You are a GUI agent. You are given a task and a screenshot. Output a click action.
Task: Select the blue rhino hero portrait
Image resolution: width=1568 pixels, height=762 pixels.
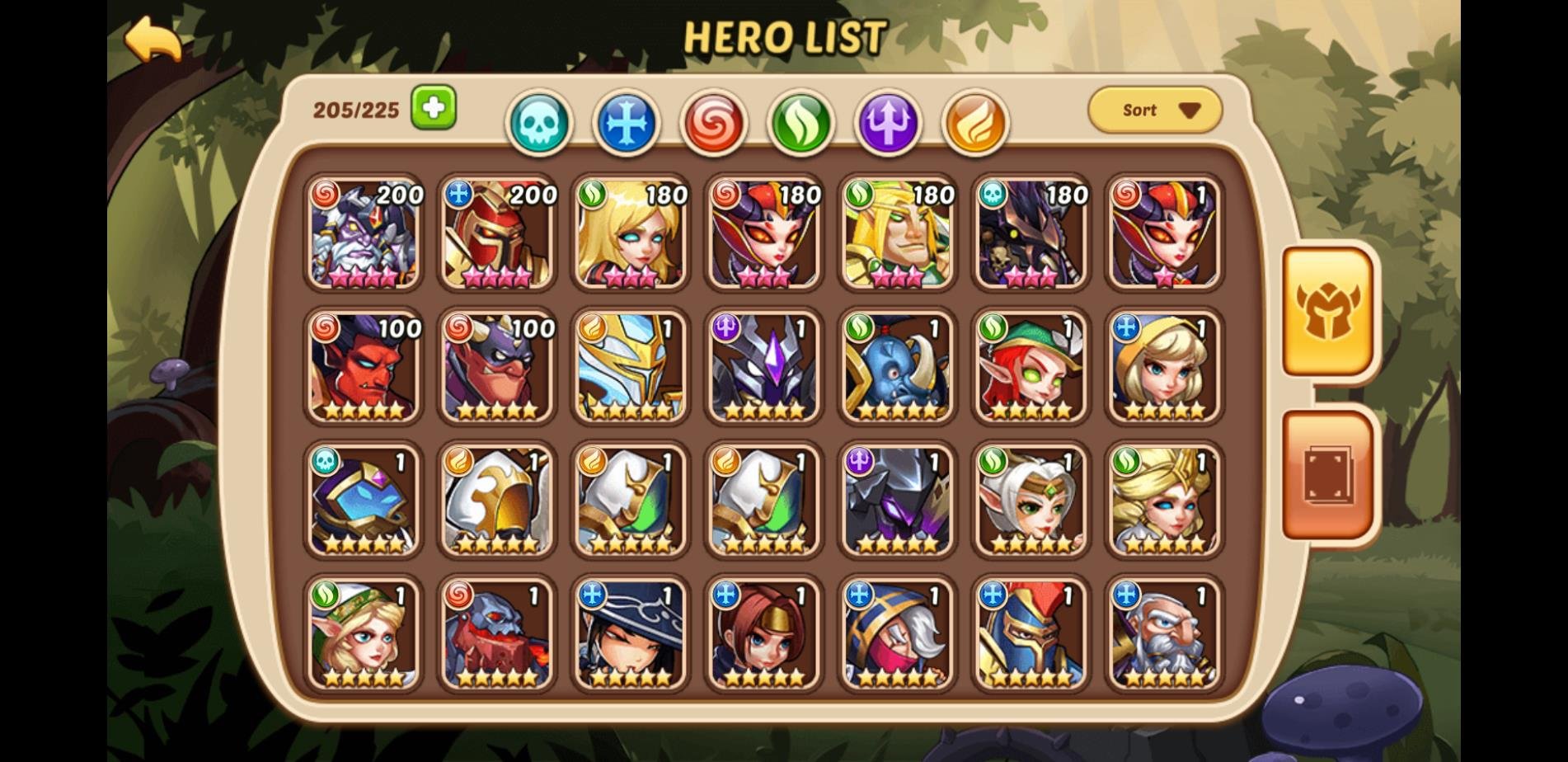point(898,367)
